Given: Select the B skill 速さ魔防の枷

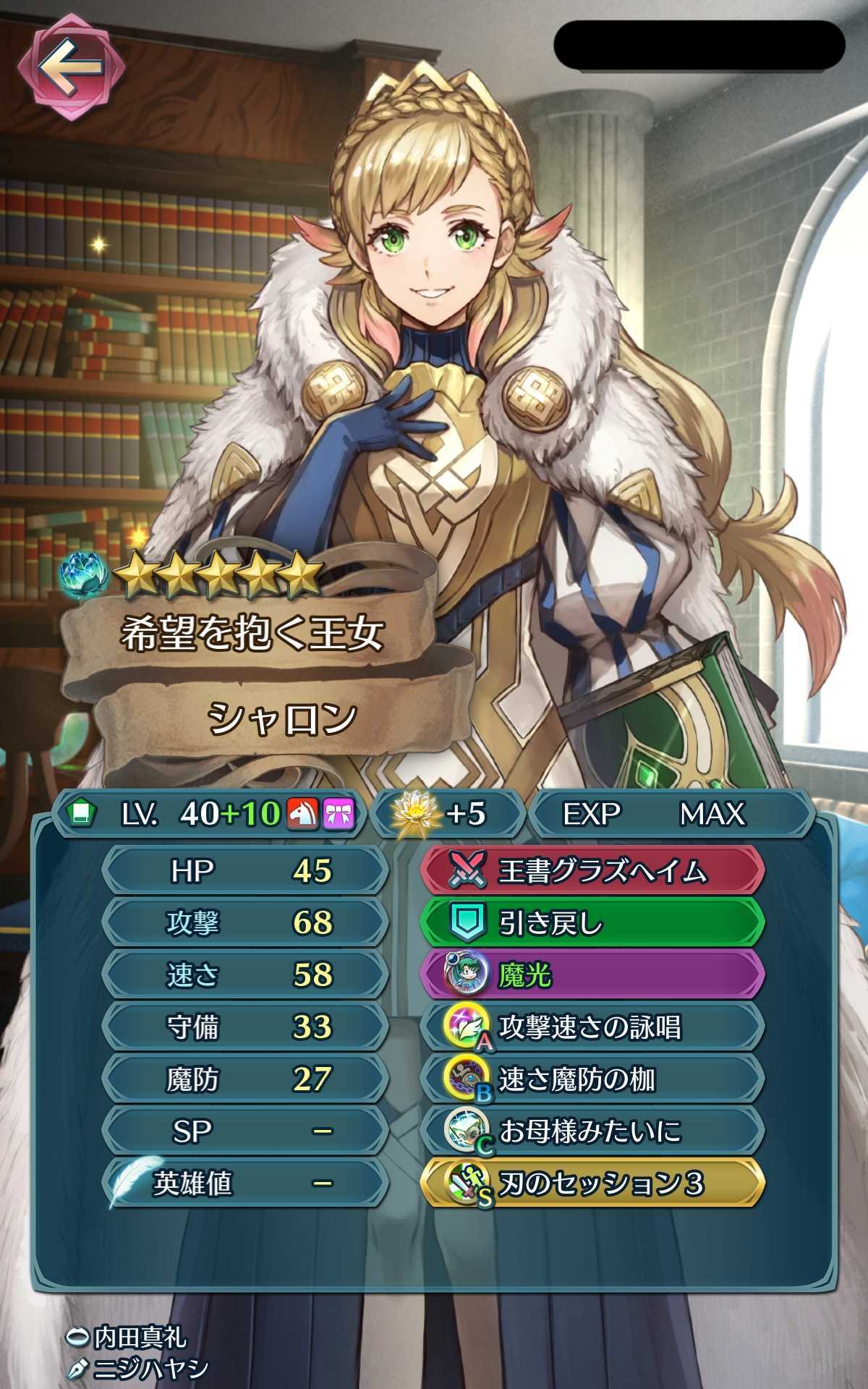Looking at the screenshot, I should pos(592,1080).
